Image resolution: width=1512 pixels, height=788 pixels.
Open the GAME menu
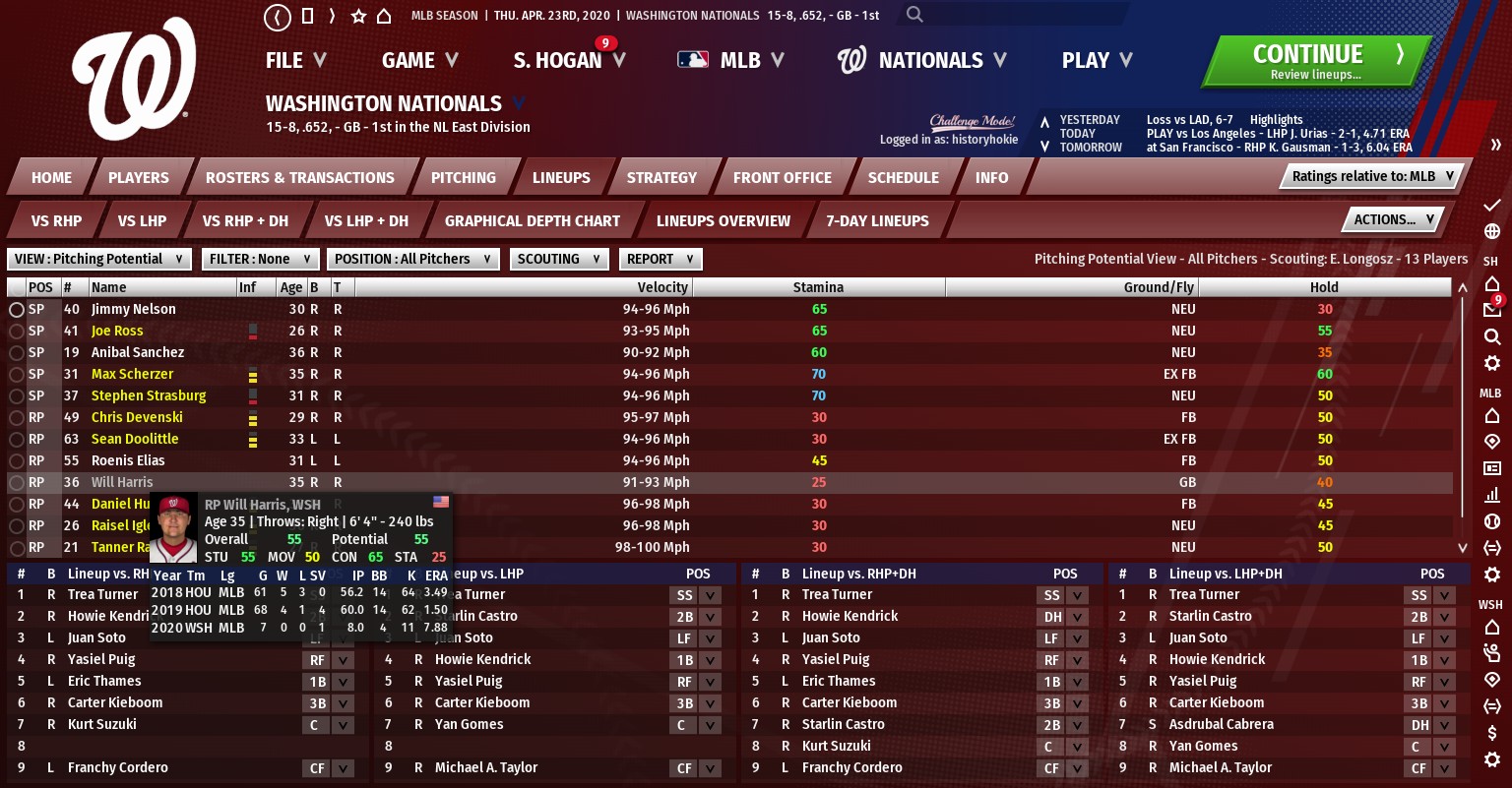pyautogui.click(x=420, y=61)
